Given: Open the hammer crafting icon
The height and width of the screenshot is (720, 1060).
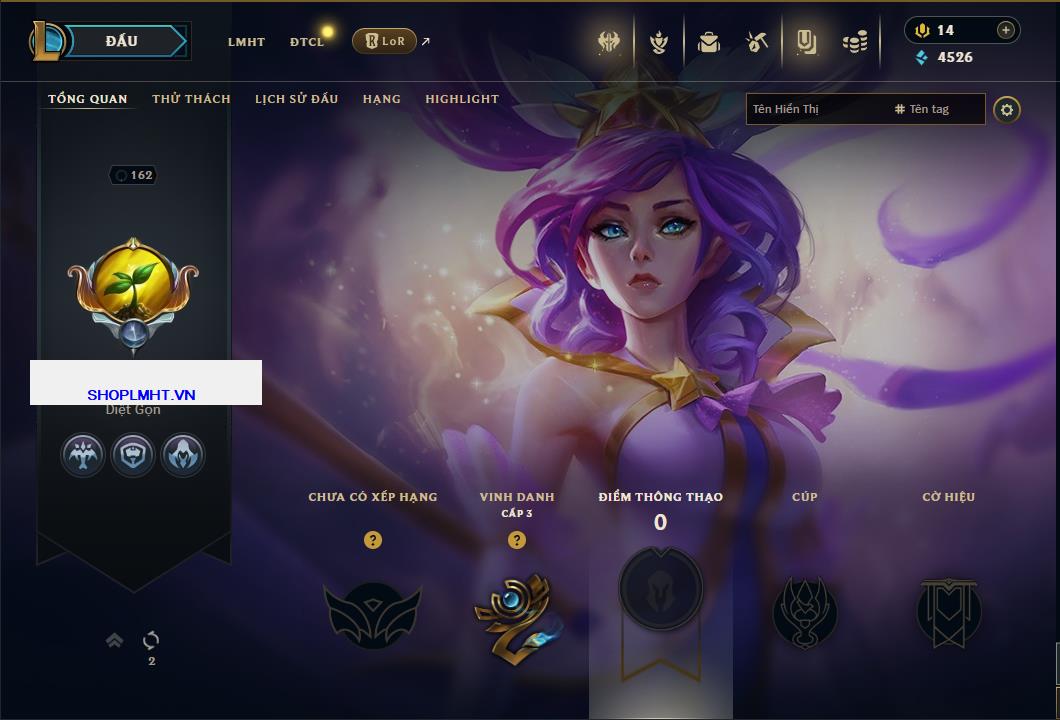Looking at the screenshot, I should pos(756,42).
